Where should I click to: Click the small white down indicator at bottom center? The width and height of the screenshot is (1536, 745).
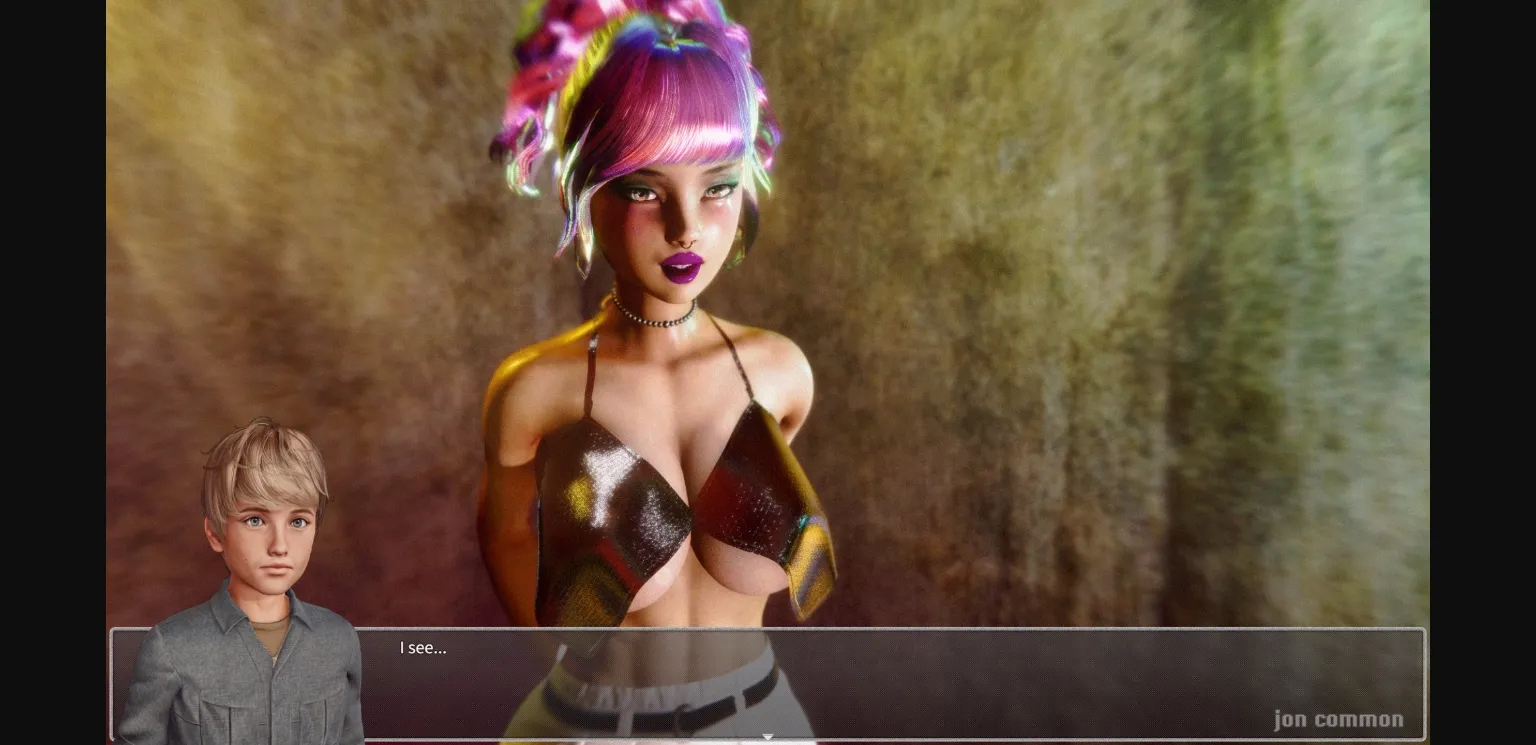click(x=768, y=737)
